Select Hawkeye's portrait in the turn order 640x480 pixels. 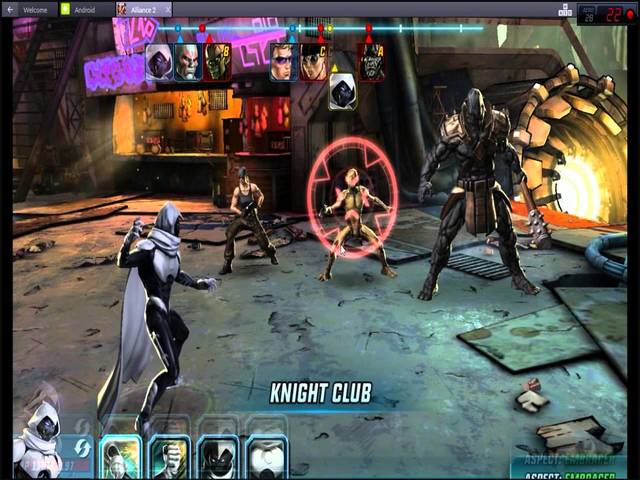(284, 62)
